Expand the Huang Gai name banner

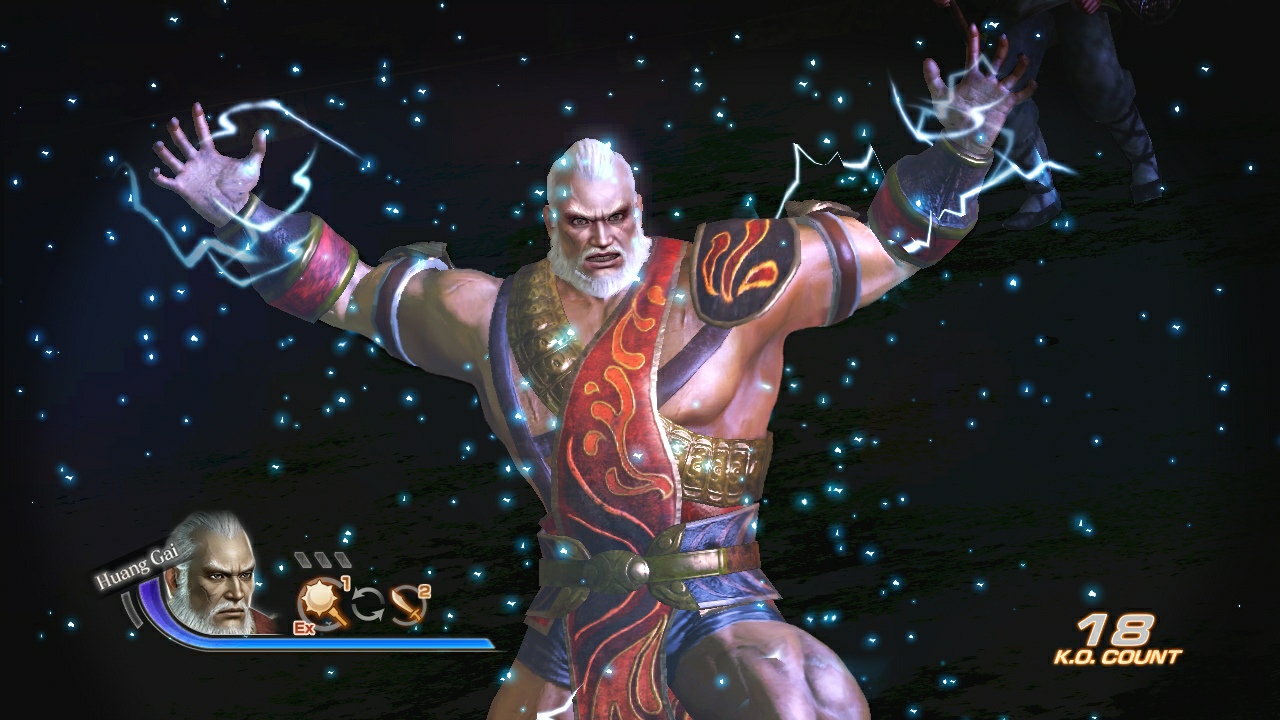[x=137, y=565]
